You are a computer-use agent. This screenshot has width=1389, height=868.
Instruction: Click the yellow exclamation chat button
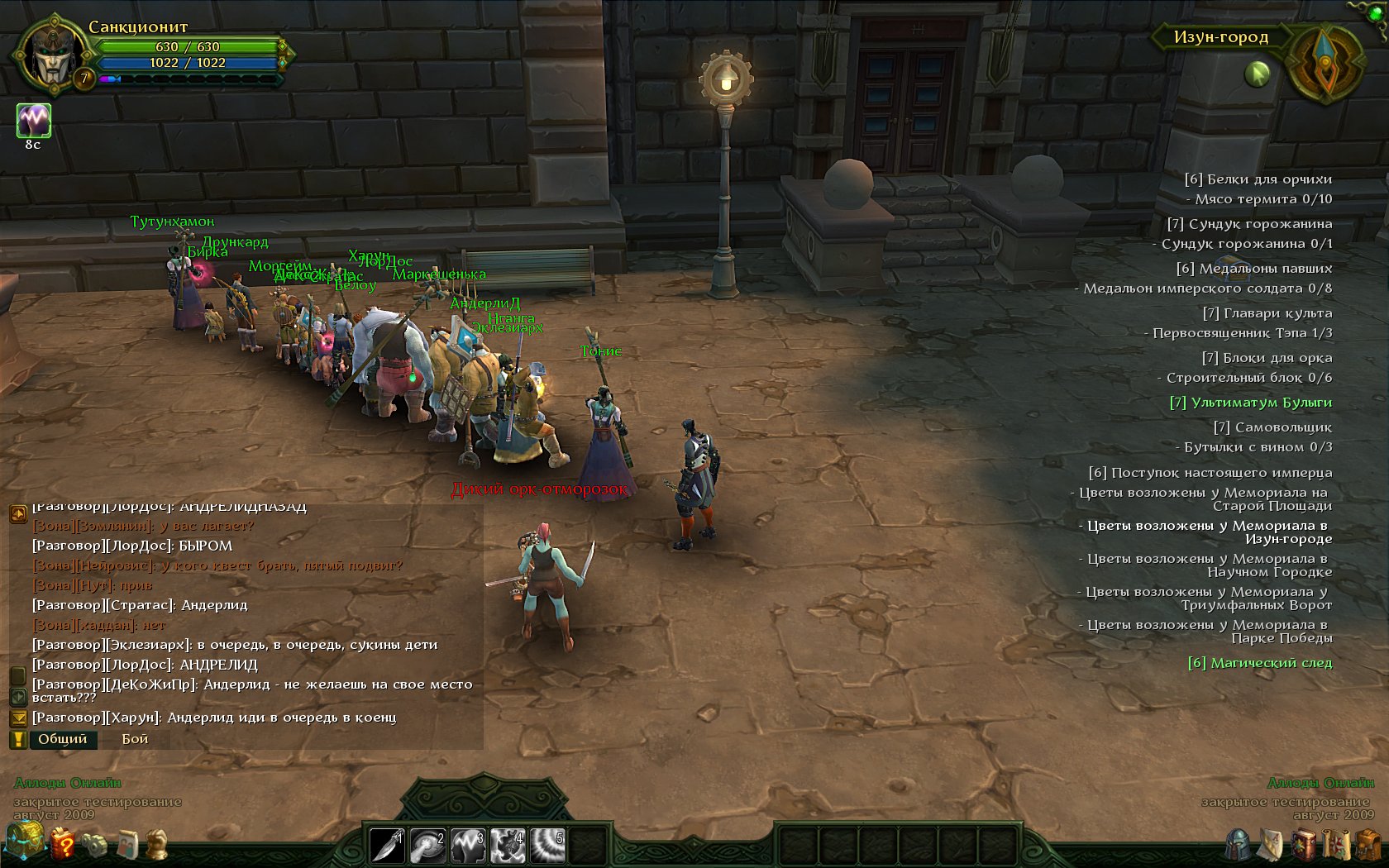[17, 739]
